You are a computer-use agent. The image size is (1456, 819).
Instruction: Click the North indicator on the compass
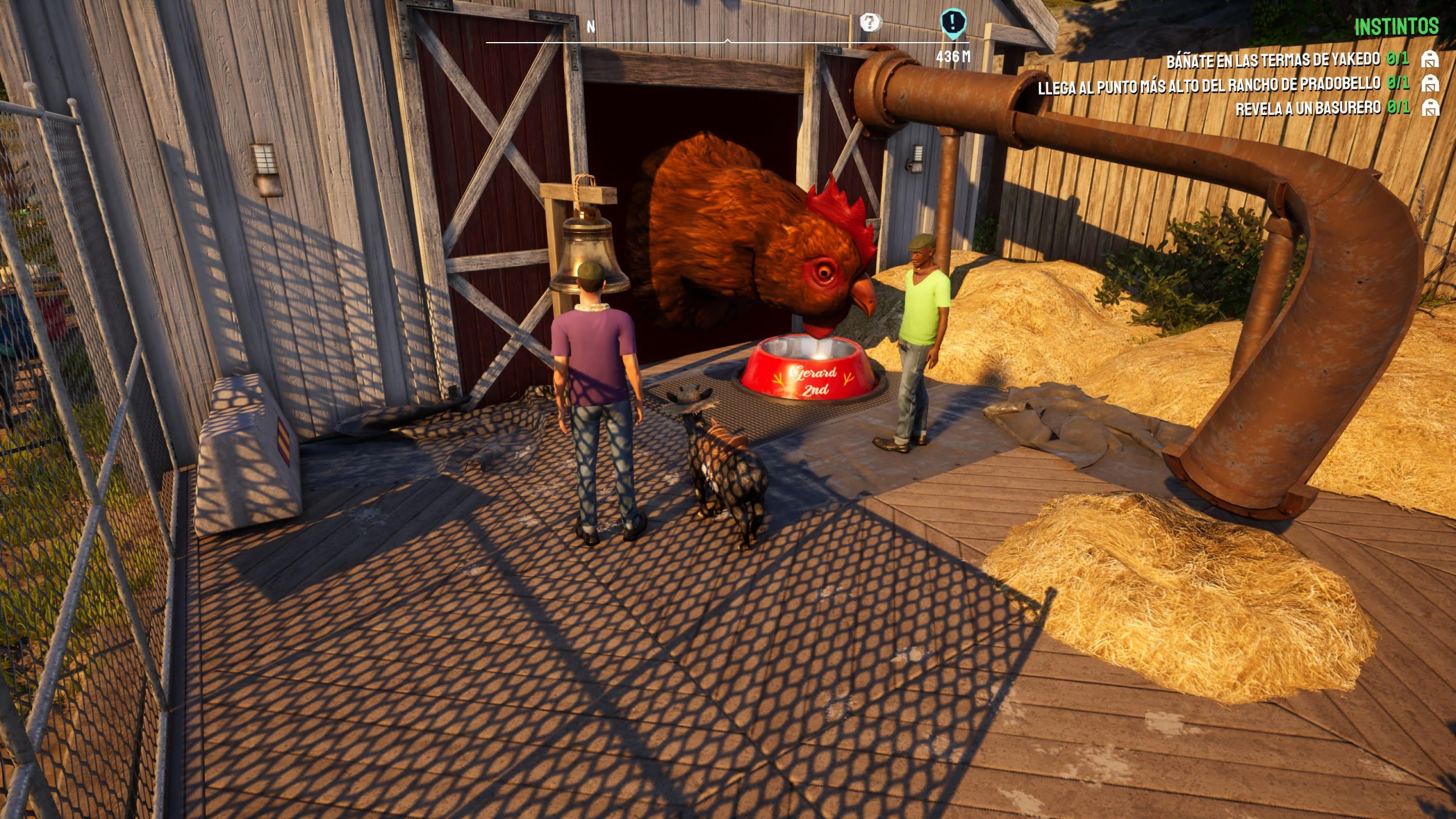click(591, 27)
